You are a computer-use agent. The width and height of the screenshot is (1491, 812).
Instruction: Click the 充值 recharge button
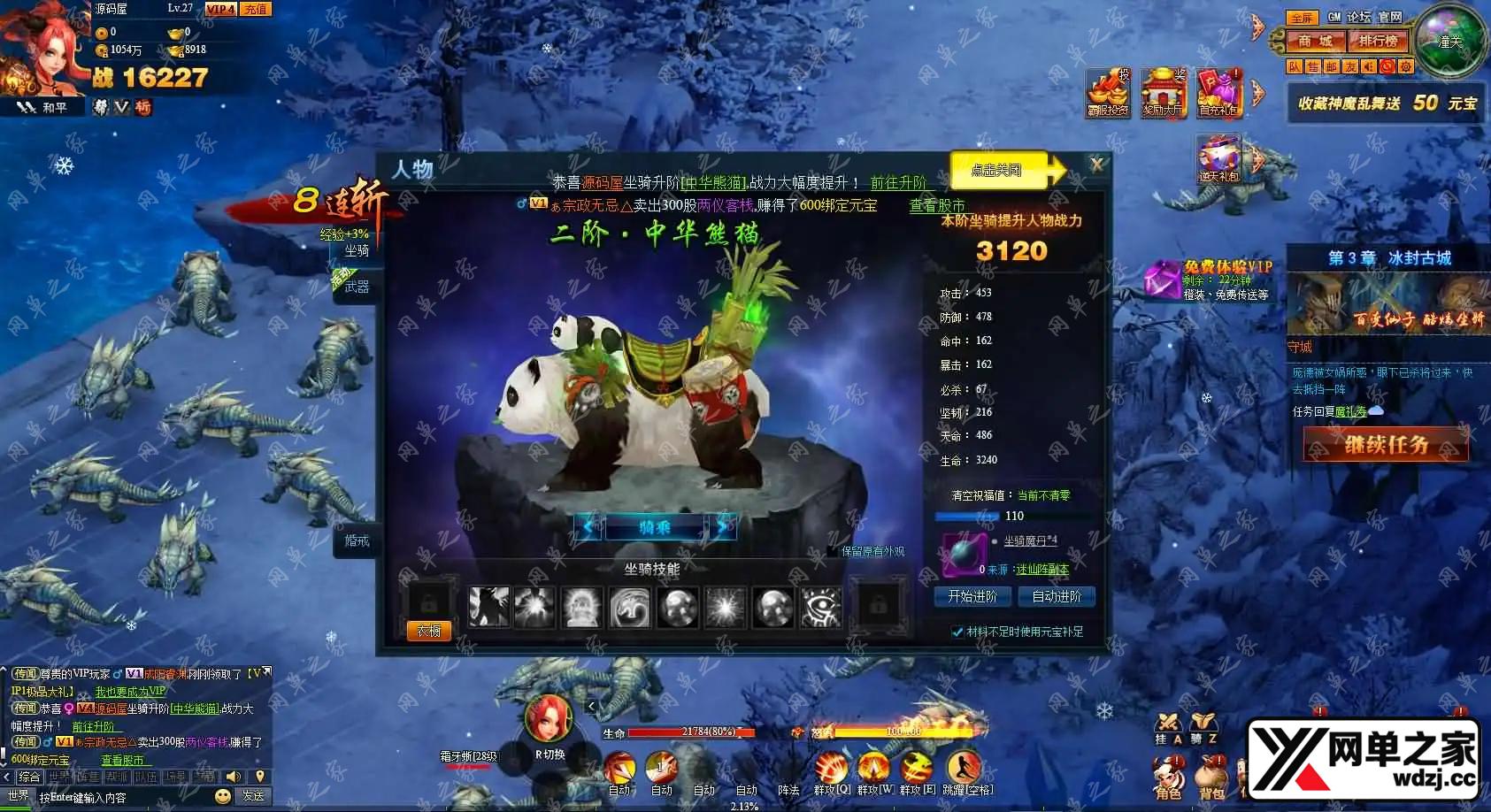256,9
